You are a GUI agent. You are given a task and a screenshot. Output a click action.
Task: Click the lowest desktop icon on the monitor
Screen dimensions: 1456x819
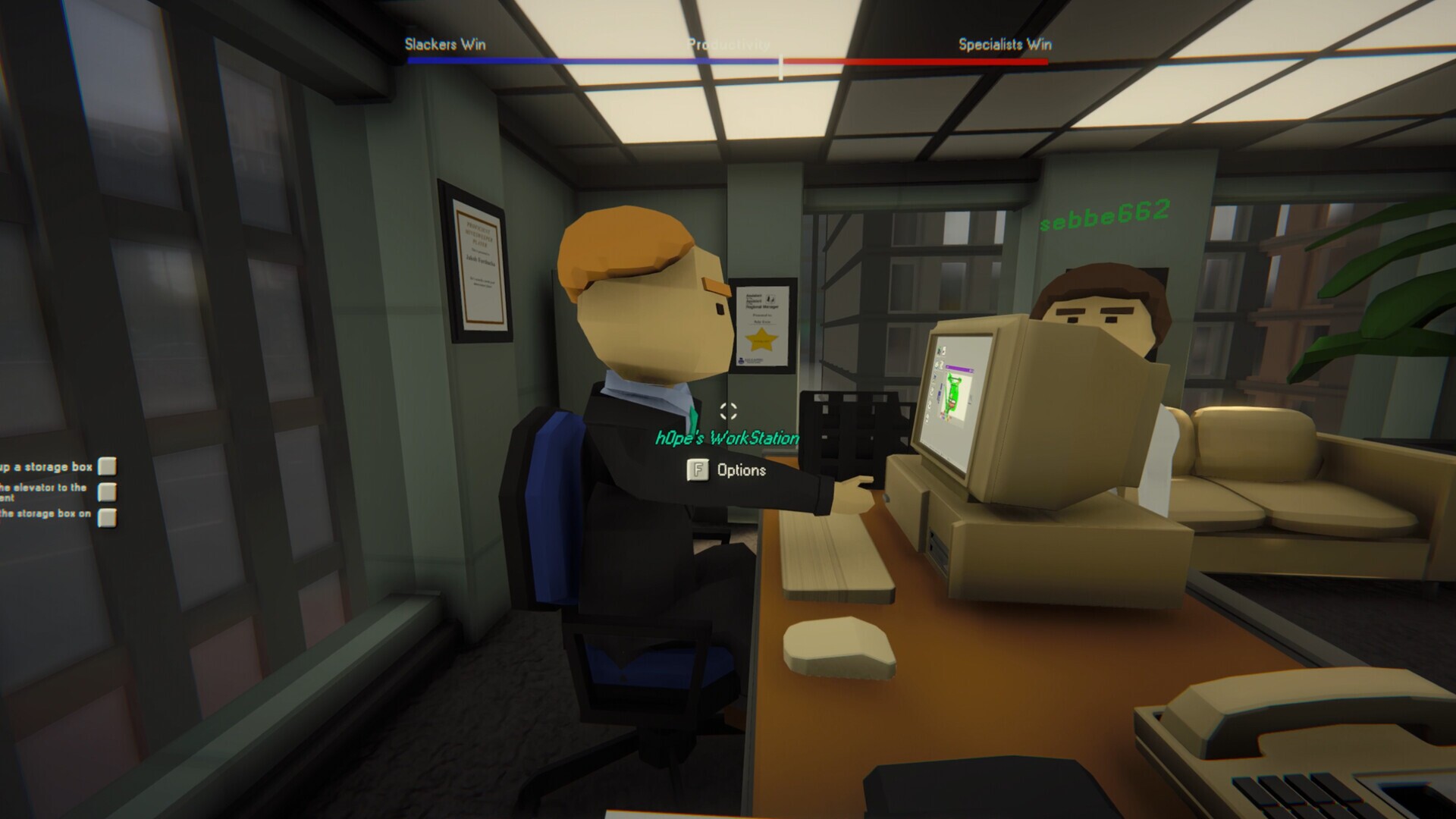[927, 416]
